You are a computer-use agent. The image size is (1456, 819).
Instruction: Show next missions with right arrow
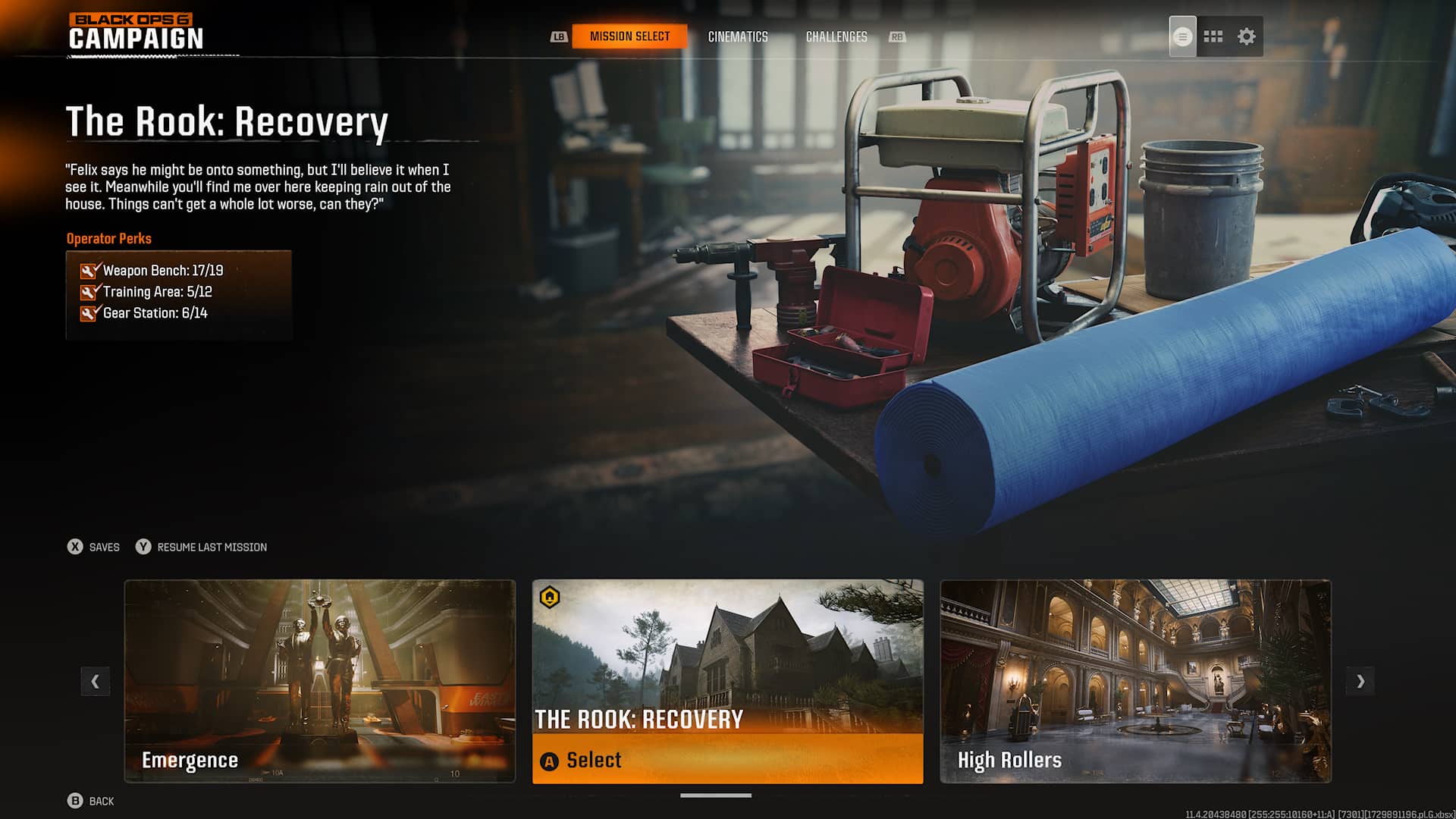pos(1360,681)
